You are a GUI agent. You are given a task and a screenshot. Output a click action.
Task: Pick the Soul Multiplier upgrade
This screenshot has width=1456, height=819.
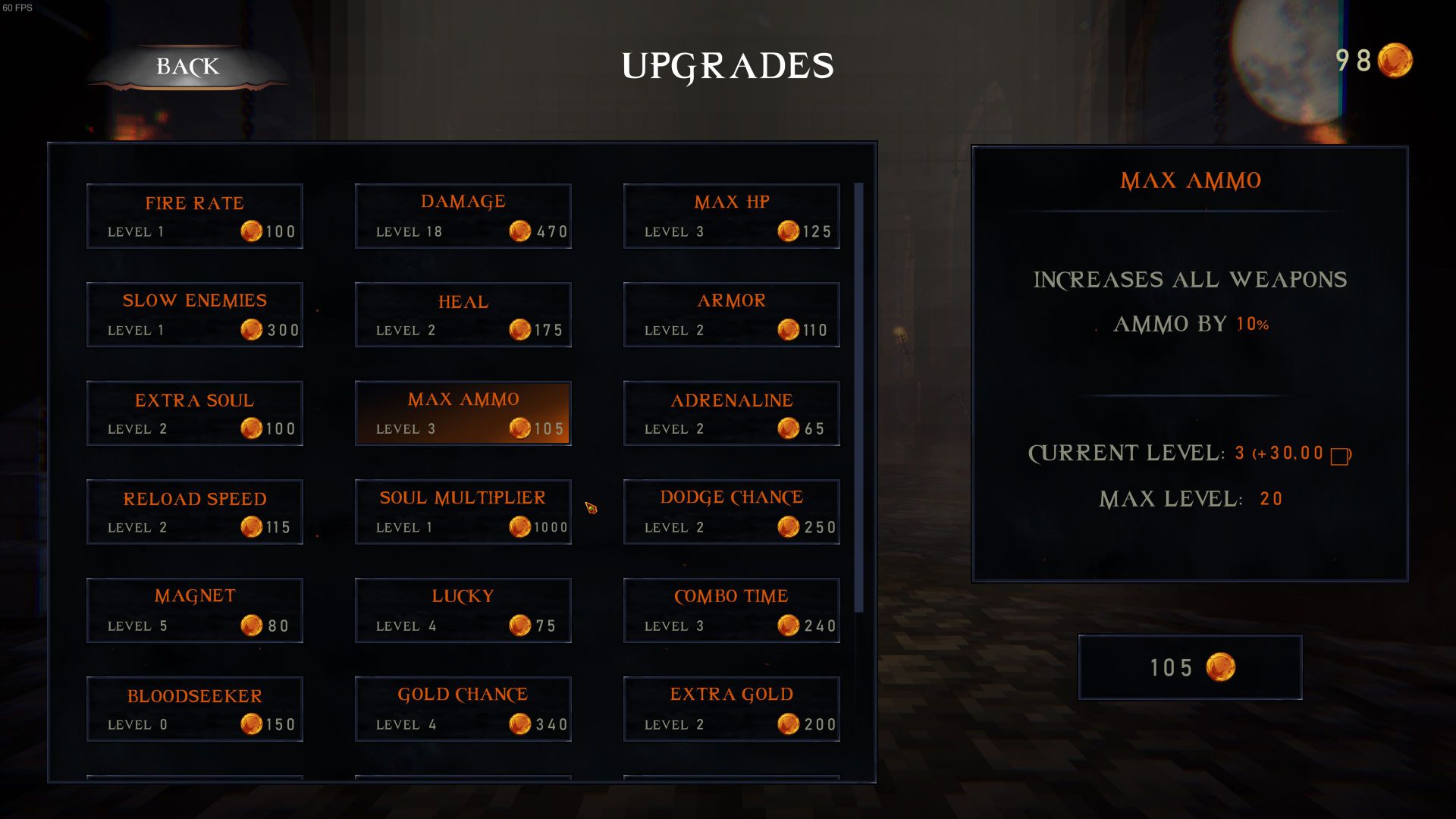coord(463,512)
